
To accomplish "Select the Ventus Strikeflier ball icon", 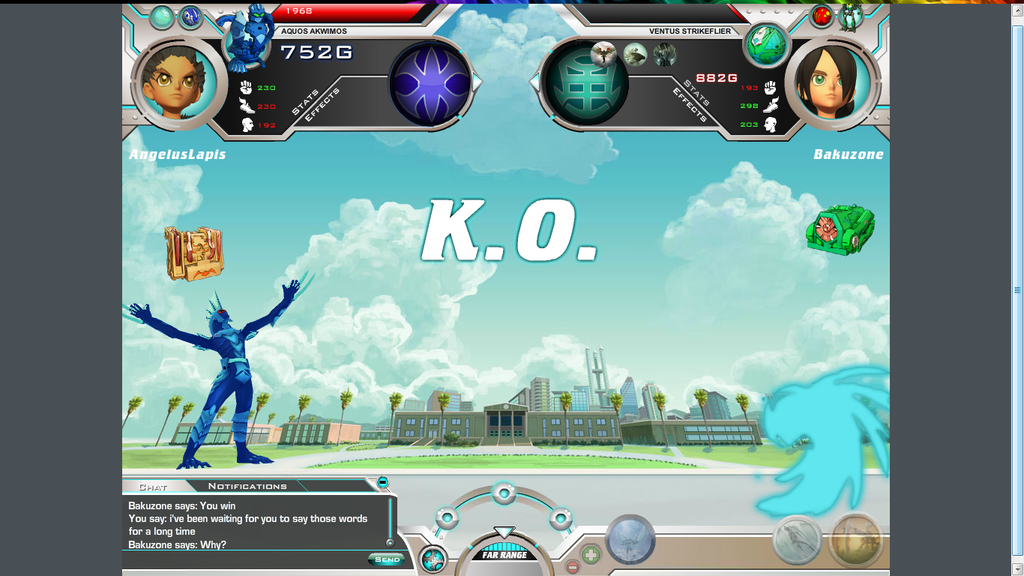I will point(766,44).
